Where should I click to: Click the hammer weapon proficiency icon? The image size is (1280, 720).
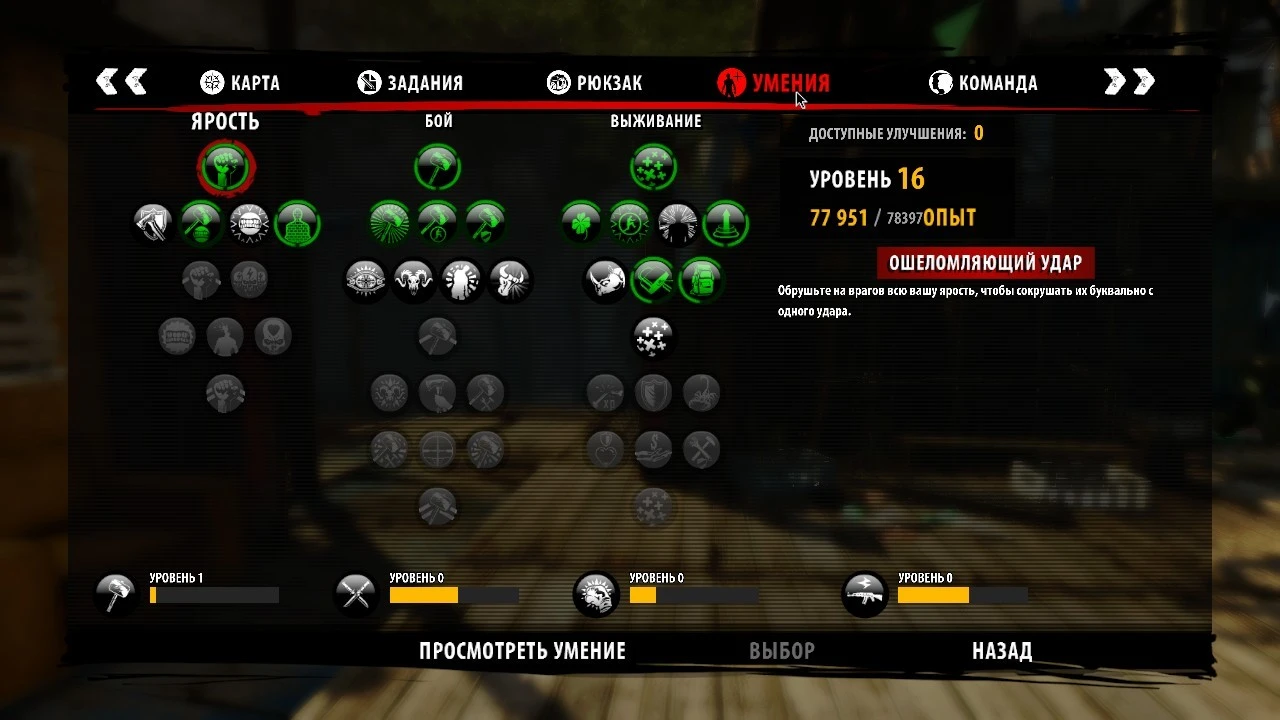[x=115, y=592]
